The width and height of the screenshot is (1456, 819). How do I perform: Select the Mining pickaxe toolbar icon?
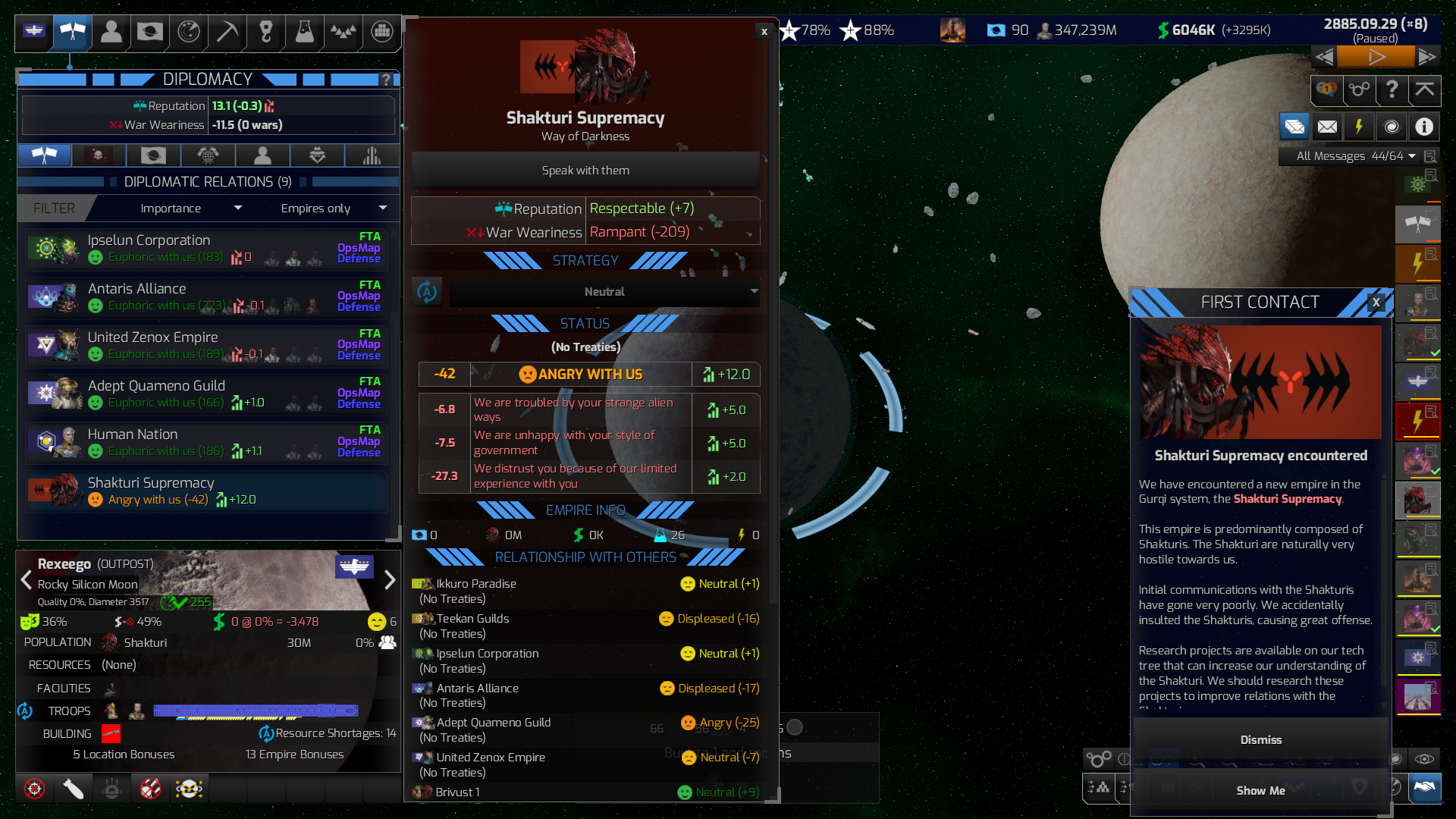(x=226, y=33)
